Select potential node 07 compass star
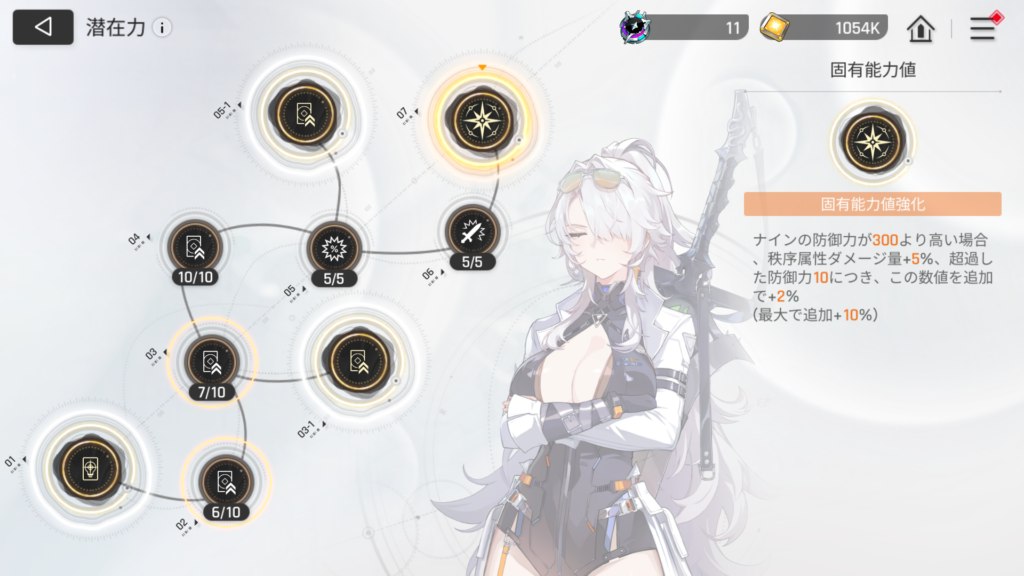This screenshot has height=576, width=1024. pos(482,119)
